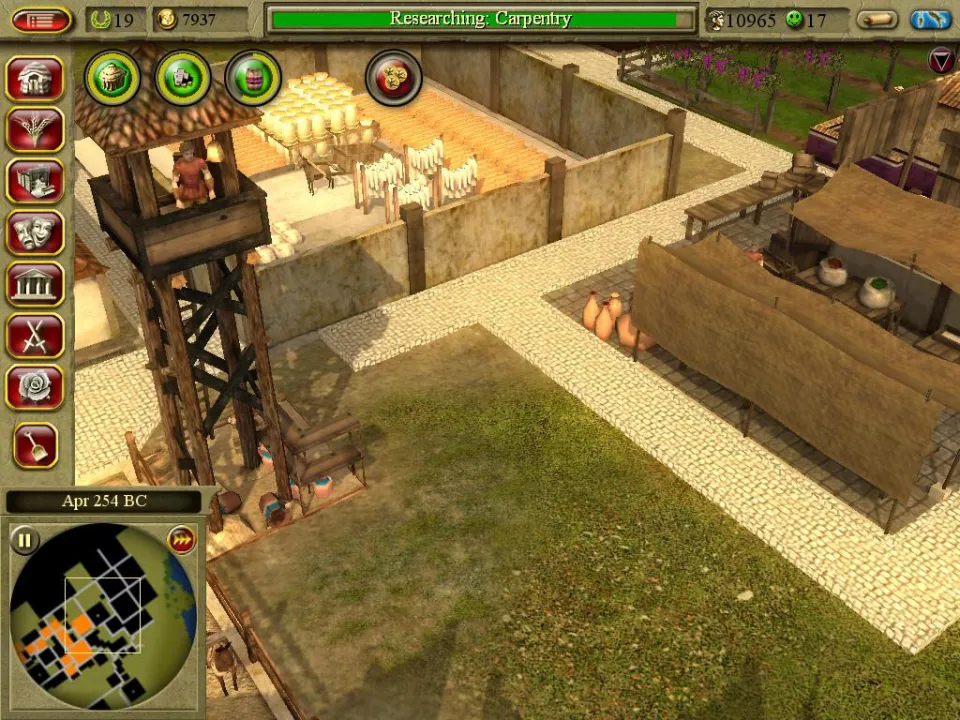This screenshot has height=720, width=960.
Task: Open the building blueprint build category
Action: click(x=36, y=181)
